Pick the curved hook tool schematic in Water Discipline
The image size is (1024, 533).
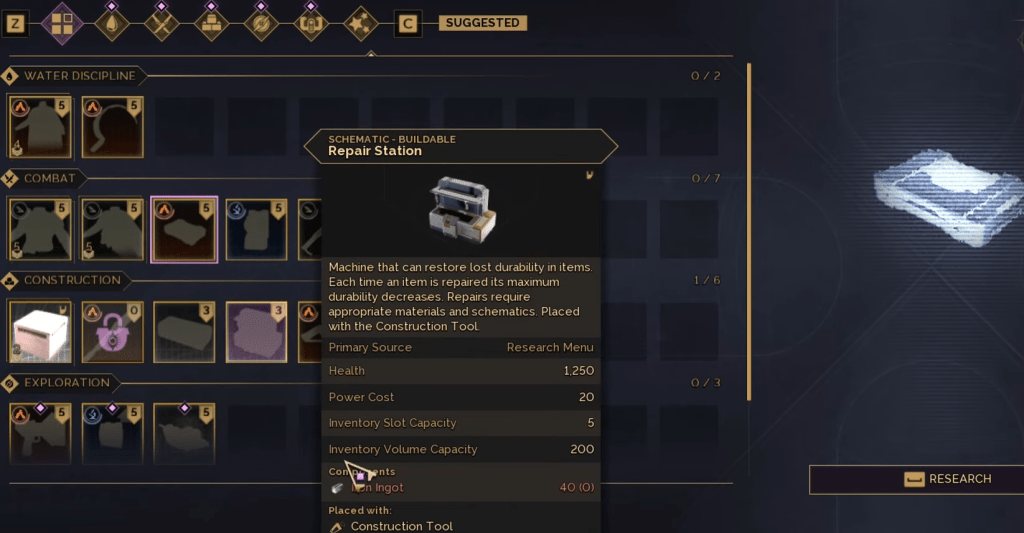pyautogui.click(x=112, y=127)
